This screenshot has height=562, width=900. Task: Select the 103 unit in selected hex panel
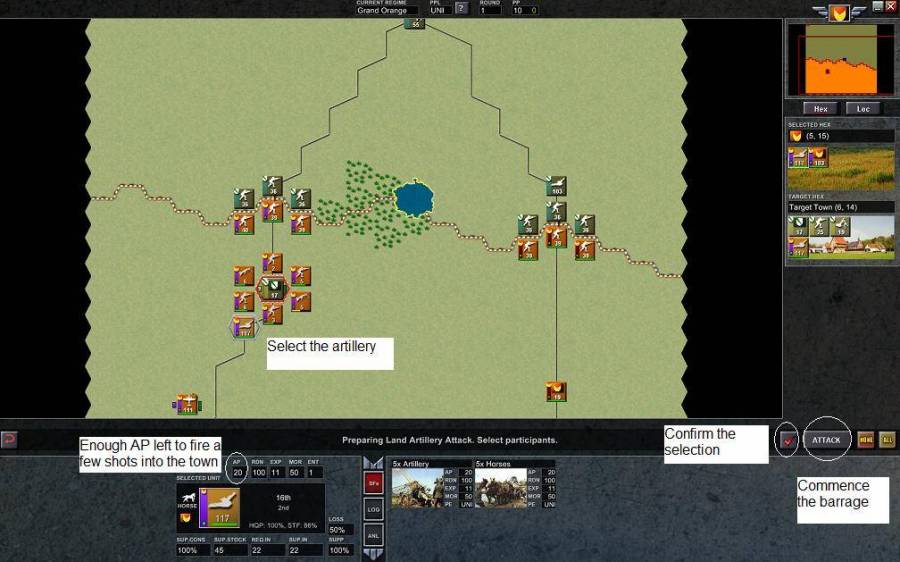pyautogui.click(x=818, y=158)
